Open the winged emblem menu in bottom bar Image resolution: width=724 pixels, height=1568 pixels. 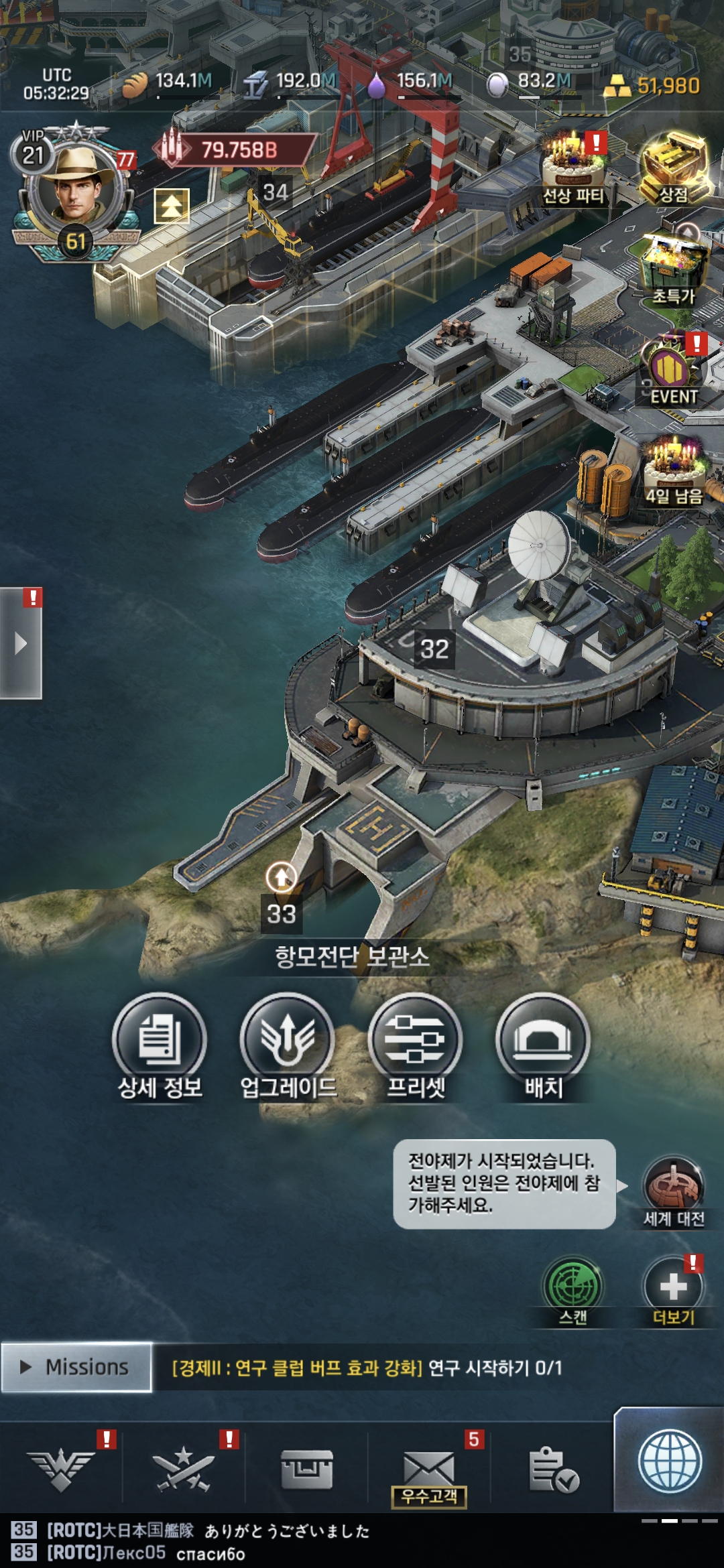click(x=61, y=1467)
